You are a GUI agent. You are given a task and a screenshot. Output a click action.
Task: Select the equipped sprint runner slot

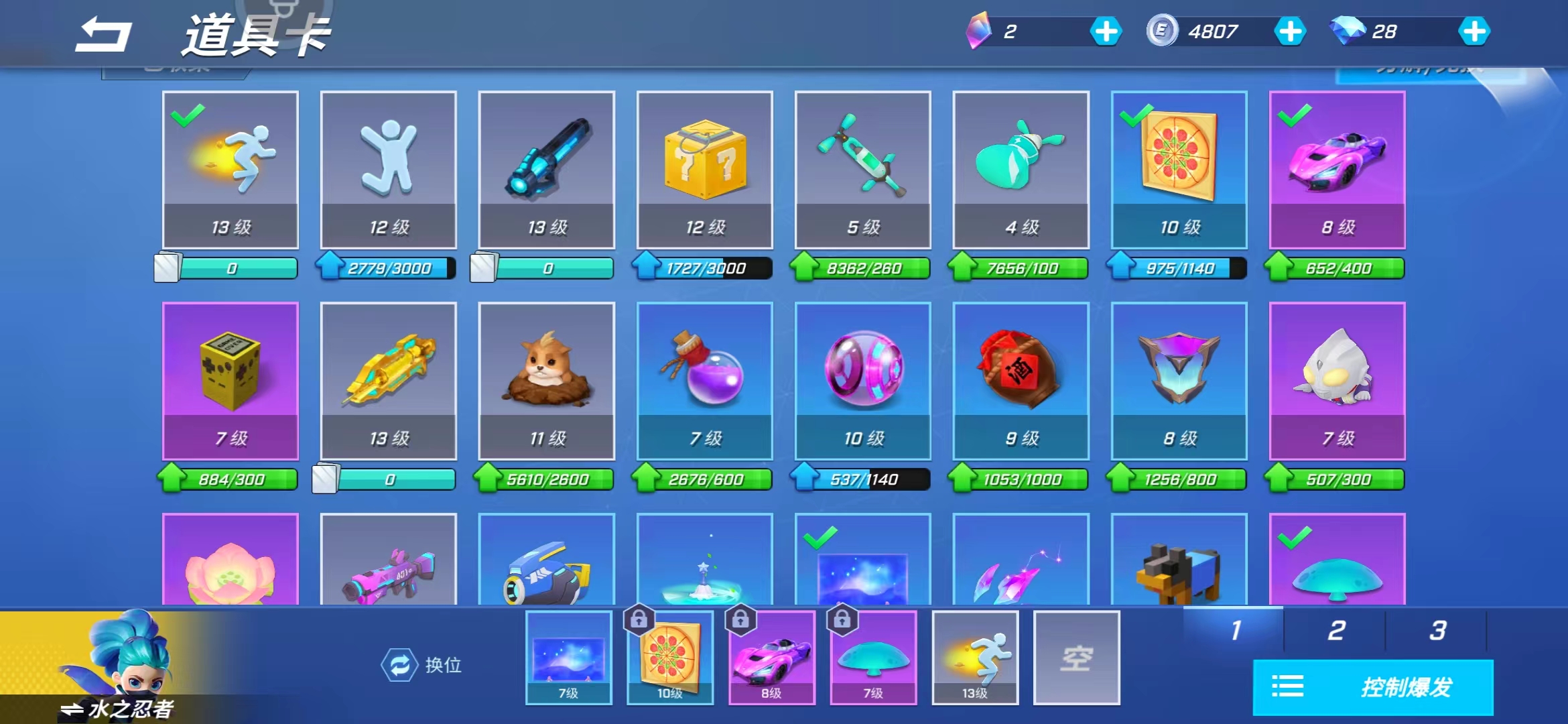(x=975, y=658)
